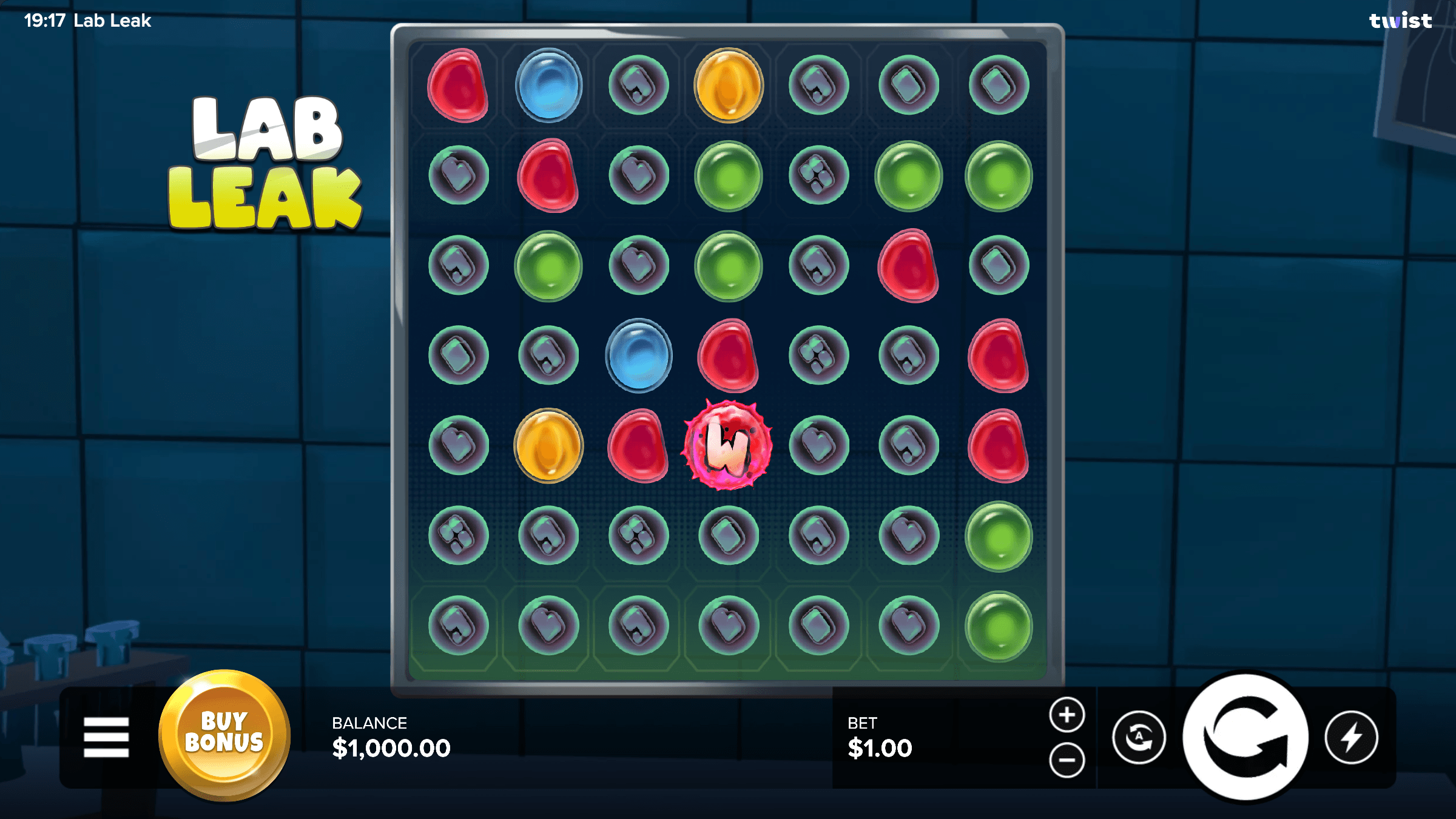Screen dimensions: 1456x819
Task: Select the Wild symbol on the grid
Action: tap(727, 446)
